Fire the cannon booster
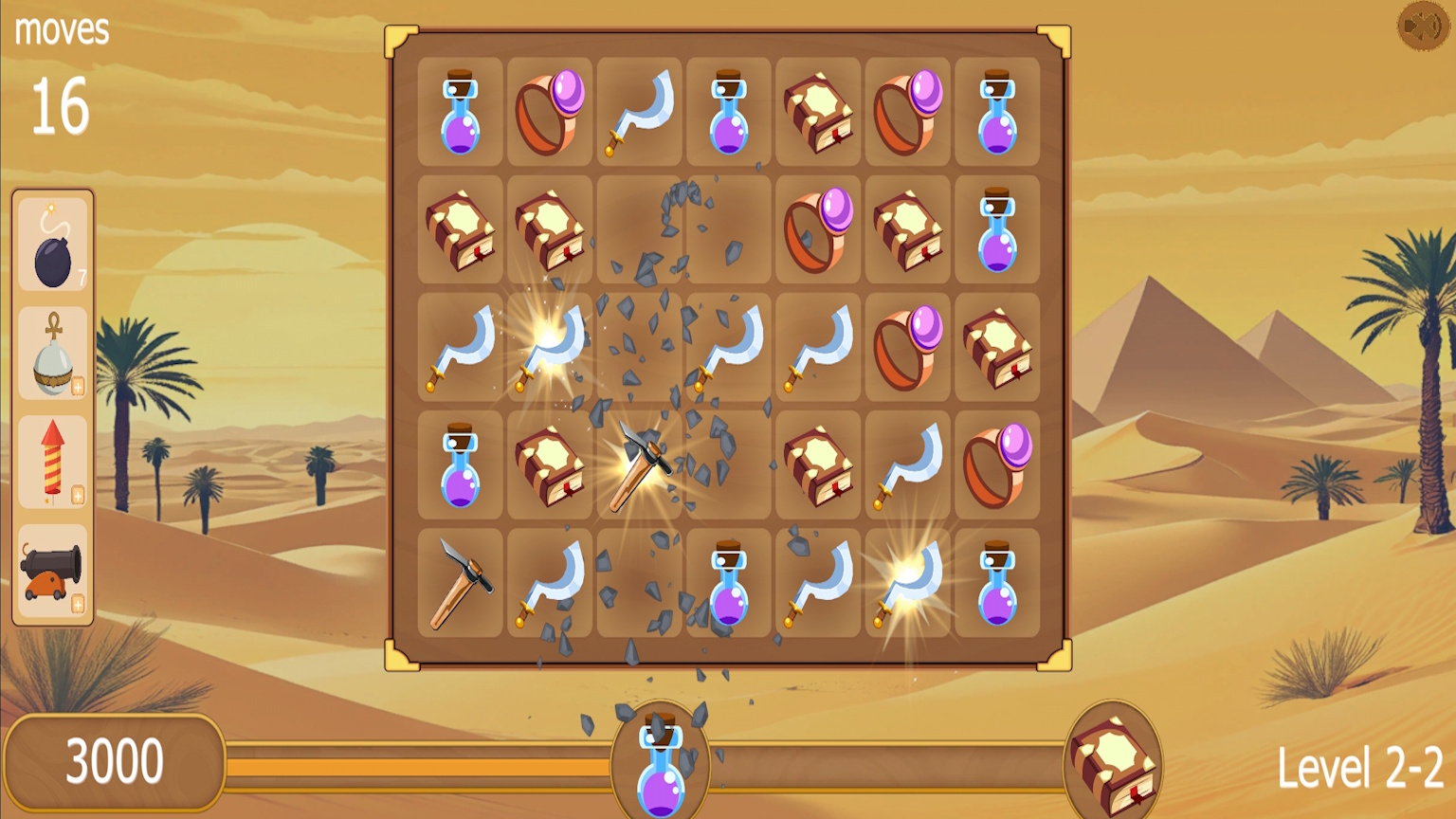The image size is (1456, 819). pos(52,573)
